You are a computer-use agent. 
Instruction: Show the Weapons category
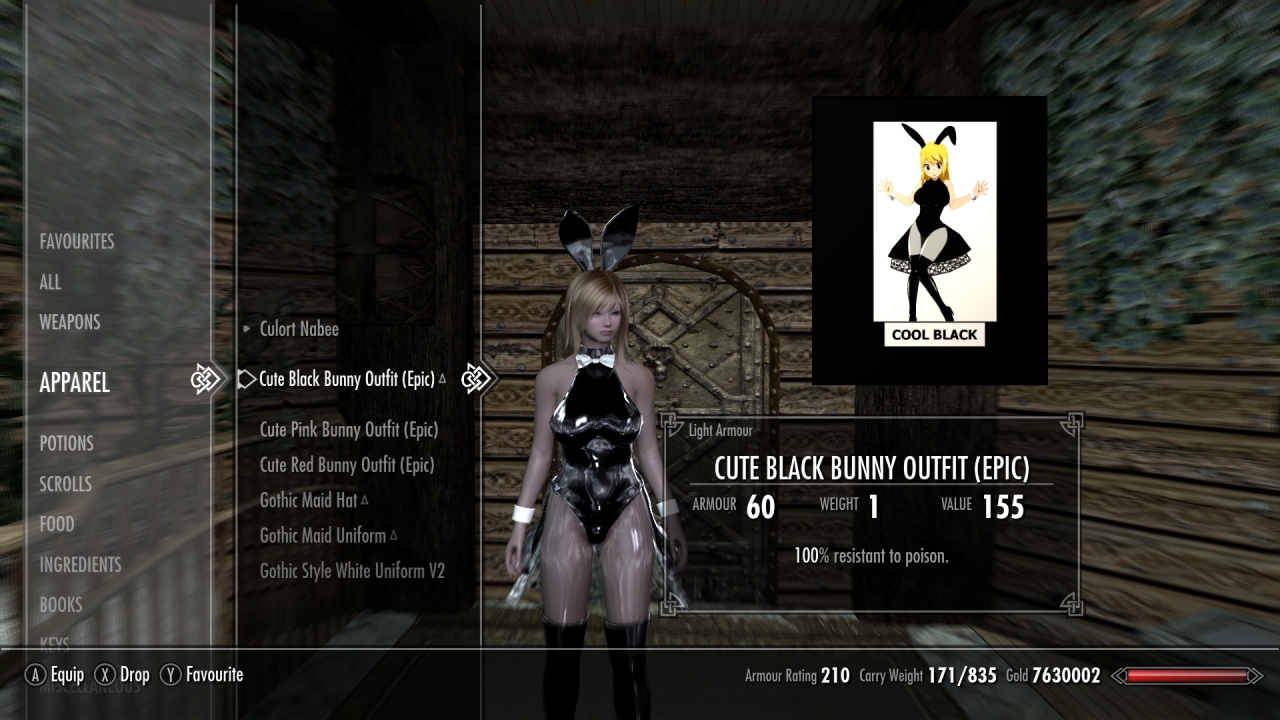click(x=70, y=322)
